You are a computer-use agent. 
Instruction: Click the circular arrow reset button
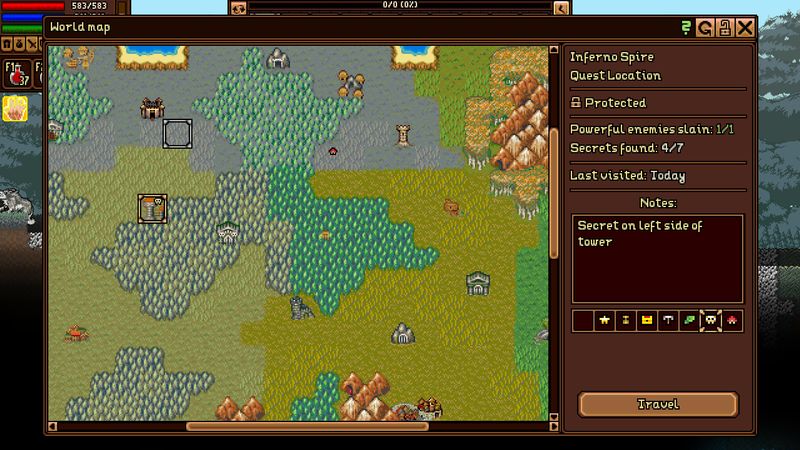pyautogui.click(x=706, y=28)
